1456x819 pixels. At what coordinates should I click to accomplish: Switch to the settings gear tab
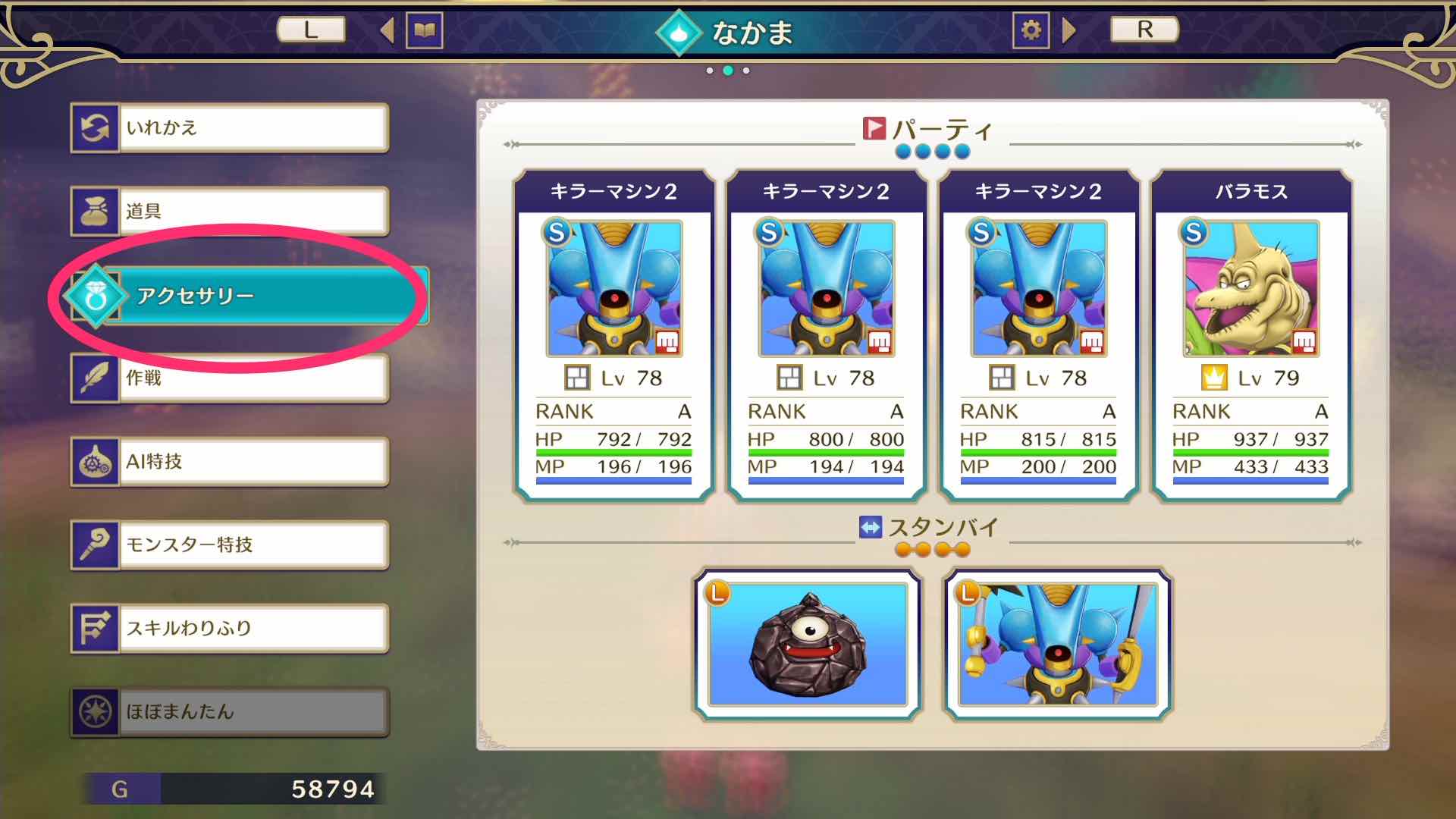(x=1031, y=30)
